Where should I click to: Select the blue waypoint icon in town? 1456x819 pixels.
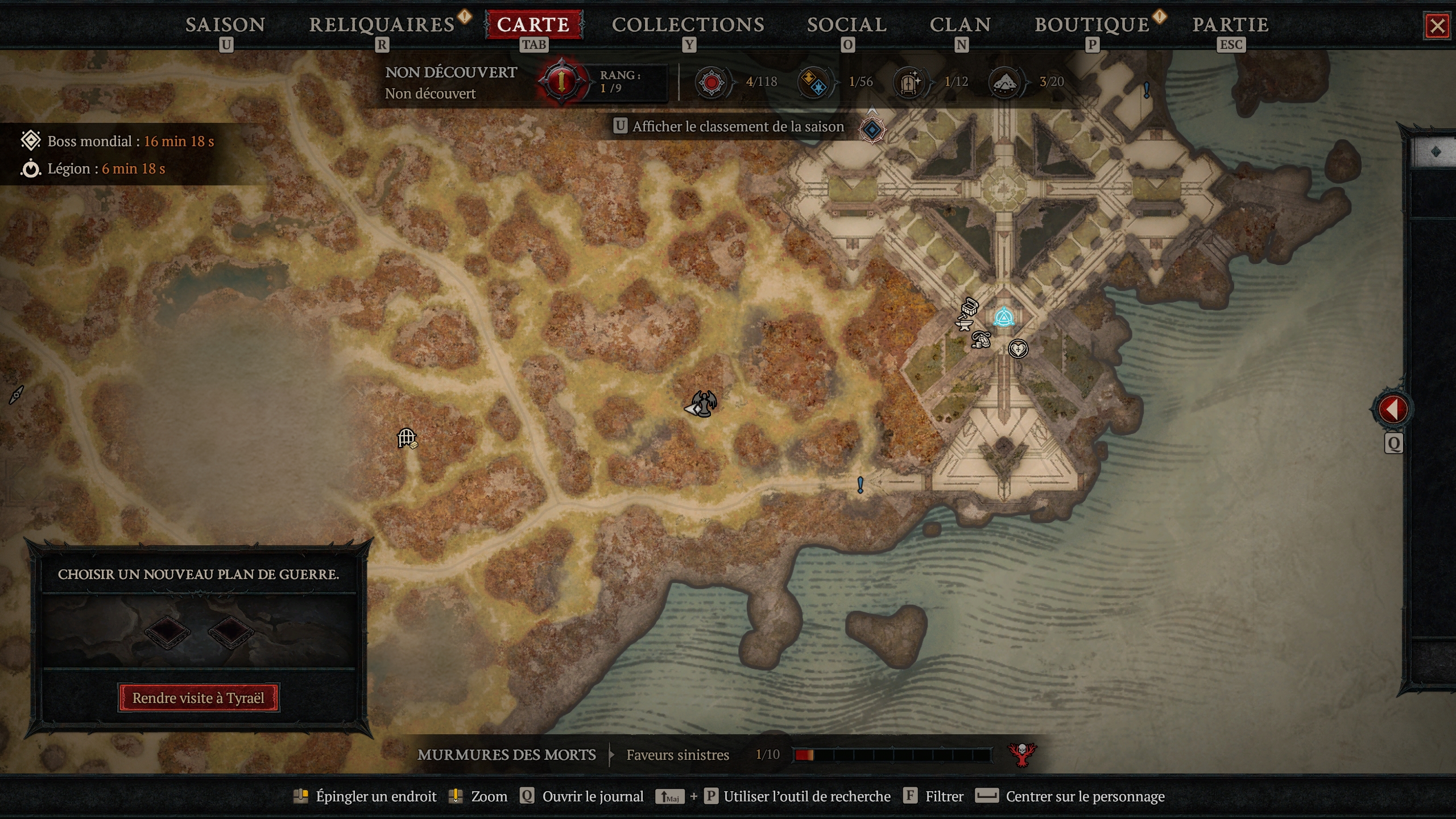pos(1003,317)
